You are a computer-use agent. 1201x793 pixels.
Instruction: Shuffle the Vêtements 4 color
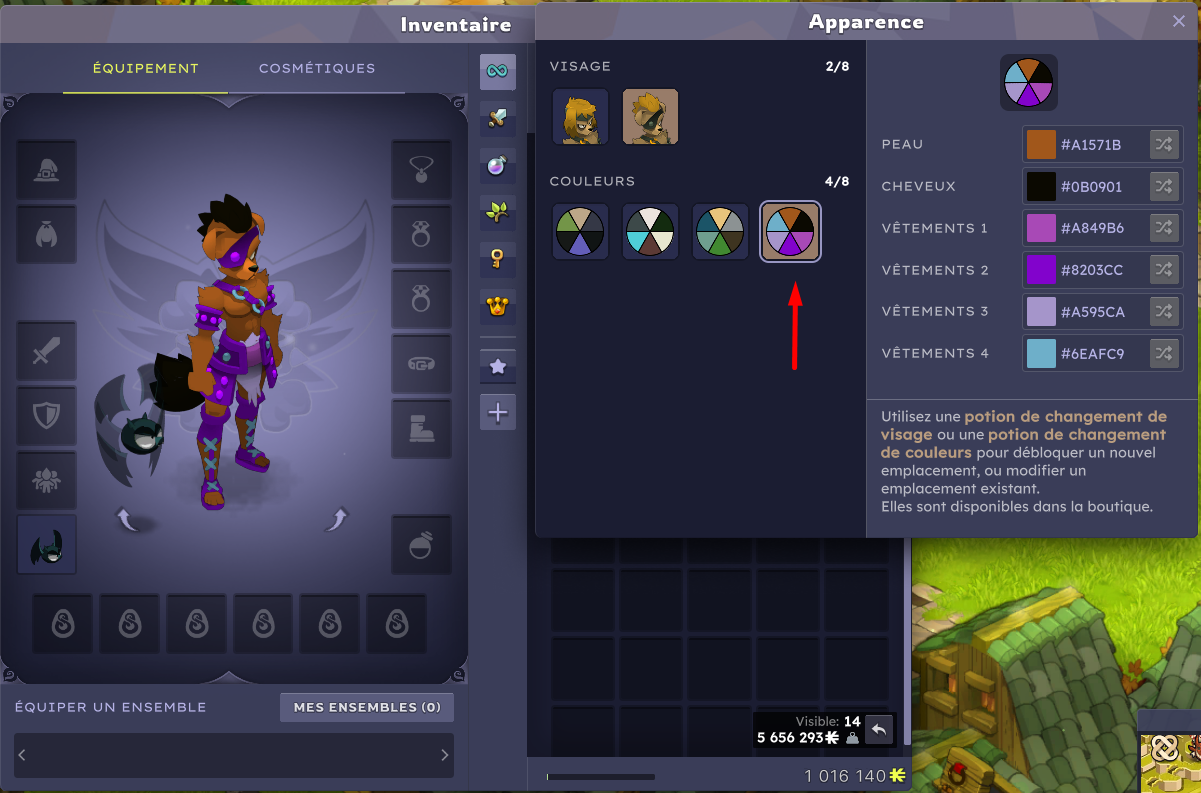pos(1163,353)
